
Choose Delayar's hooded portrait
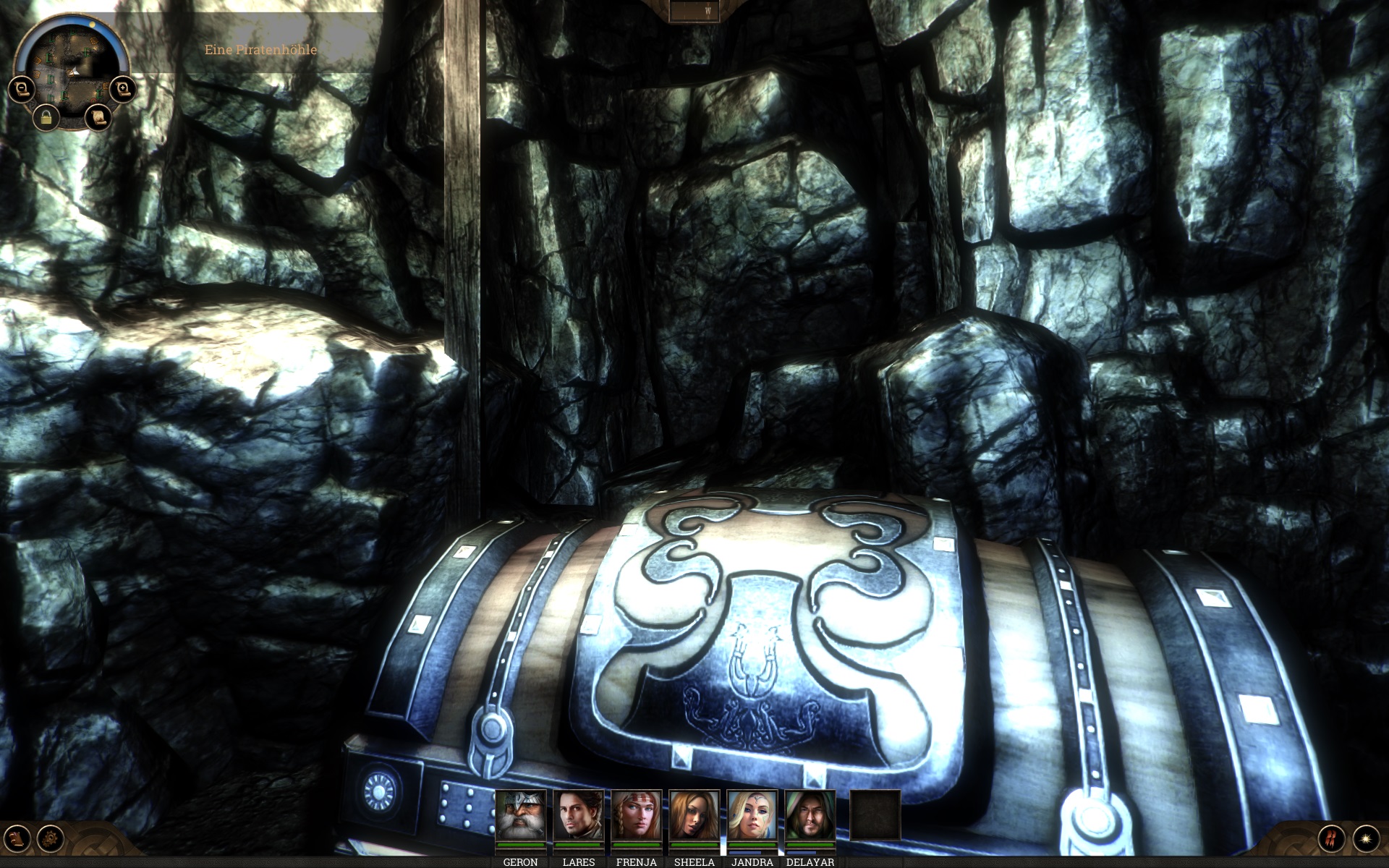[810, 815]
